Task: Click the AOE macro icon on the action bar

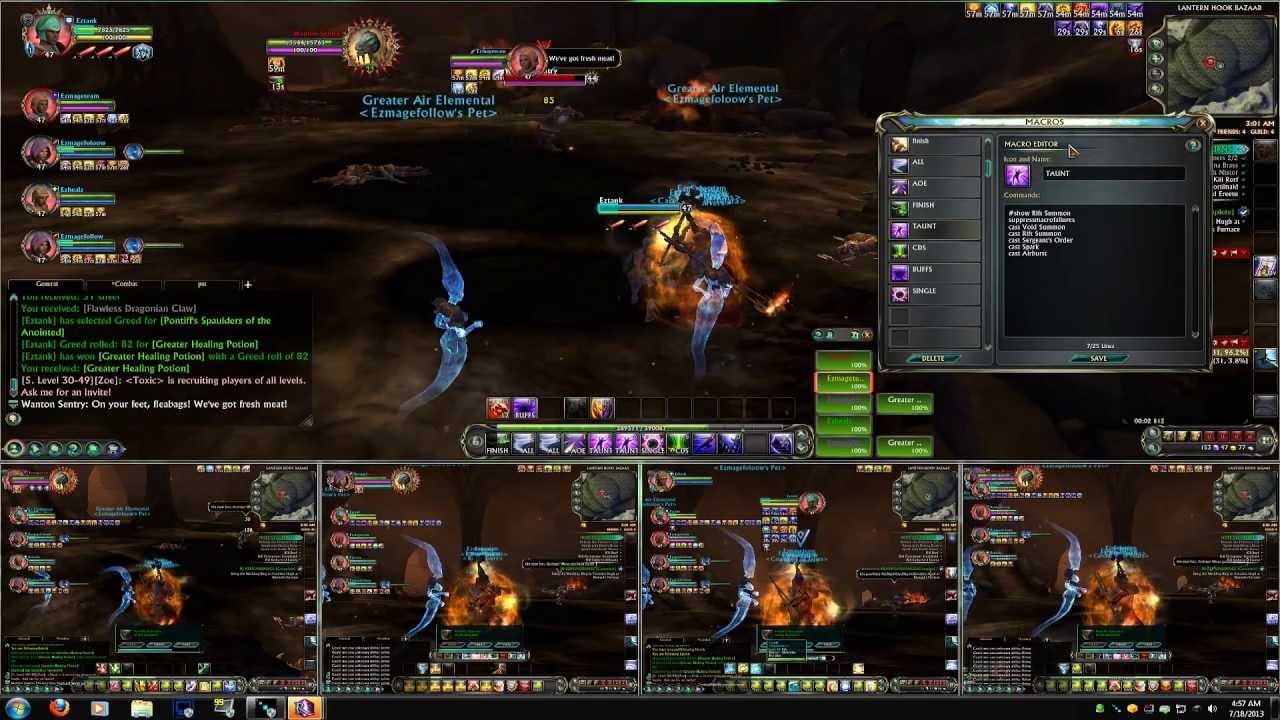Action: (x=575, y=443)
